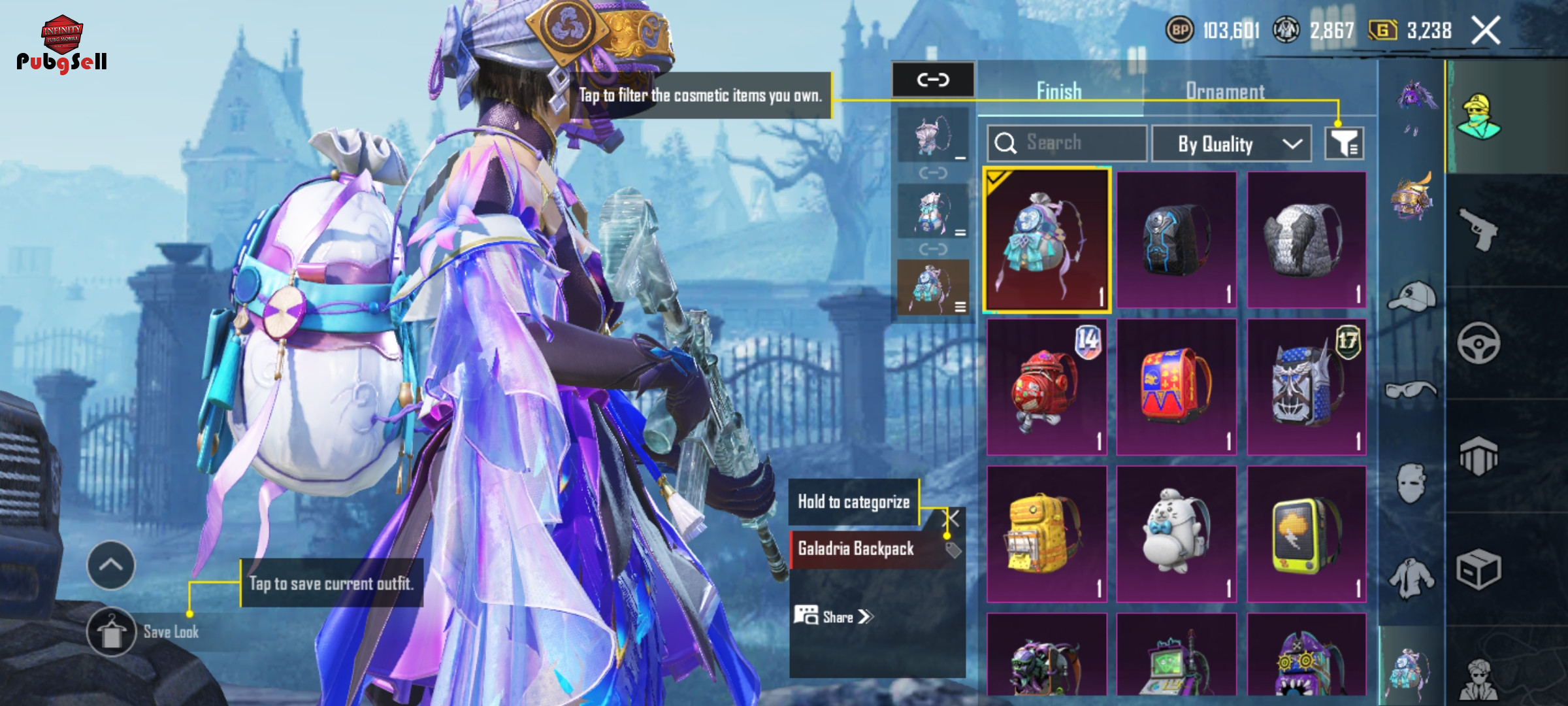This screenshot has width=1568, height=706.
Task: Collapse the panel with the up-arrow button
Action: 111,565
